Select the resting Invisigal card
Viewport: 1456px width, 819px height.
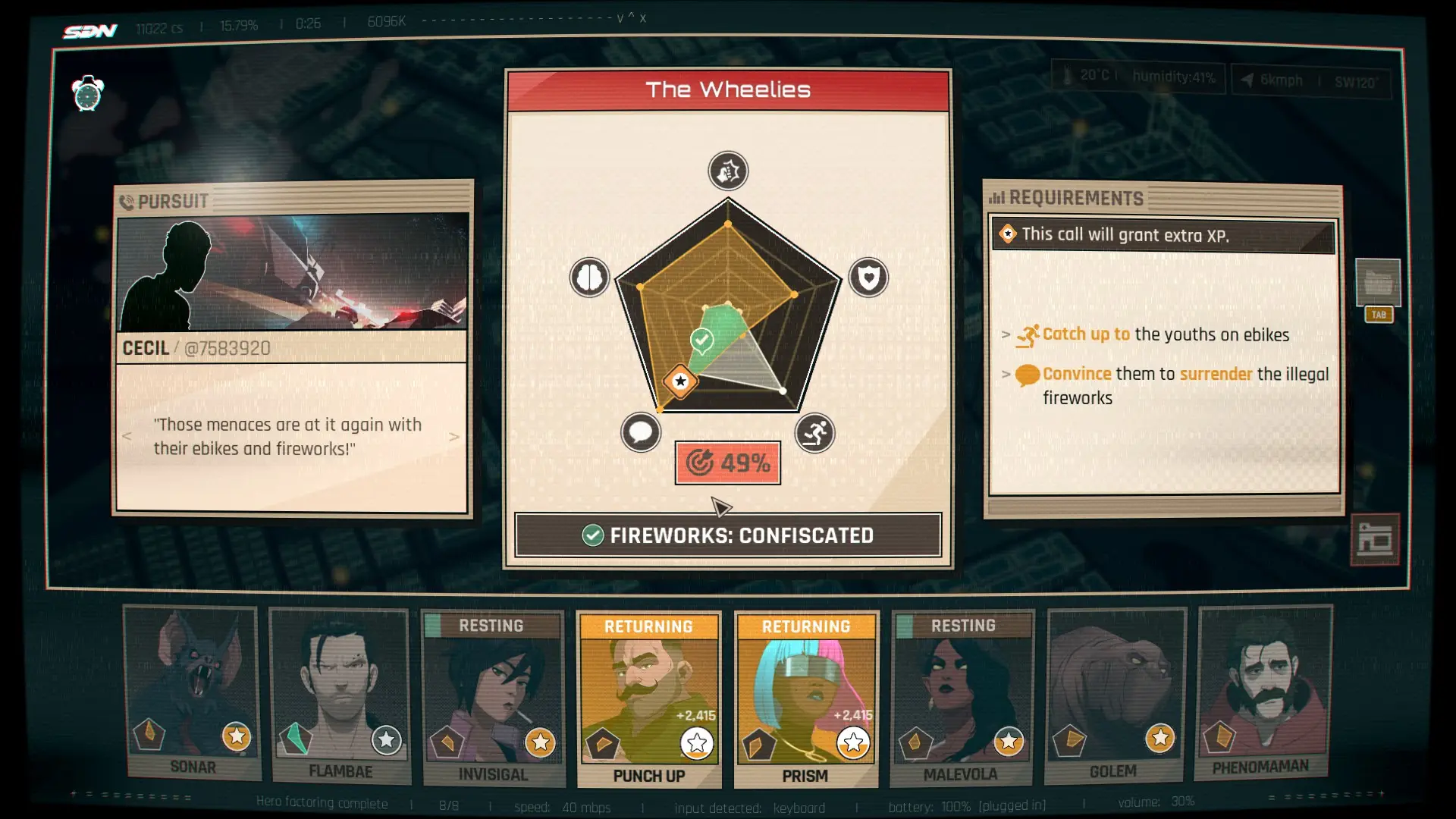coord(493,698)
